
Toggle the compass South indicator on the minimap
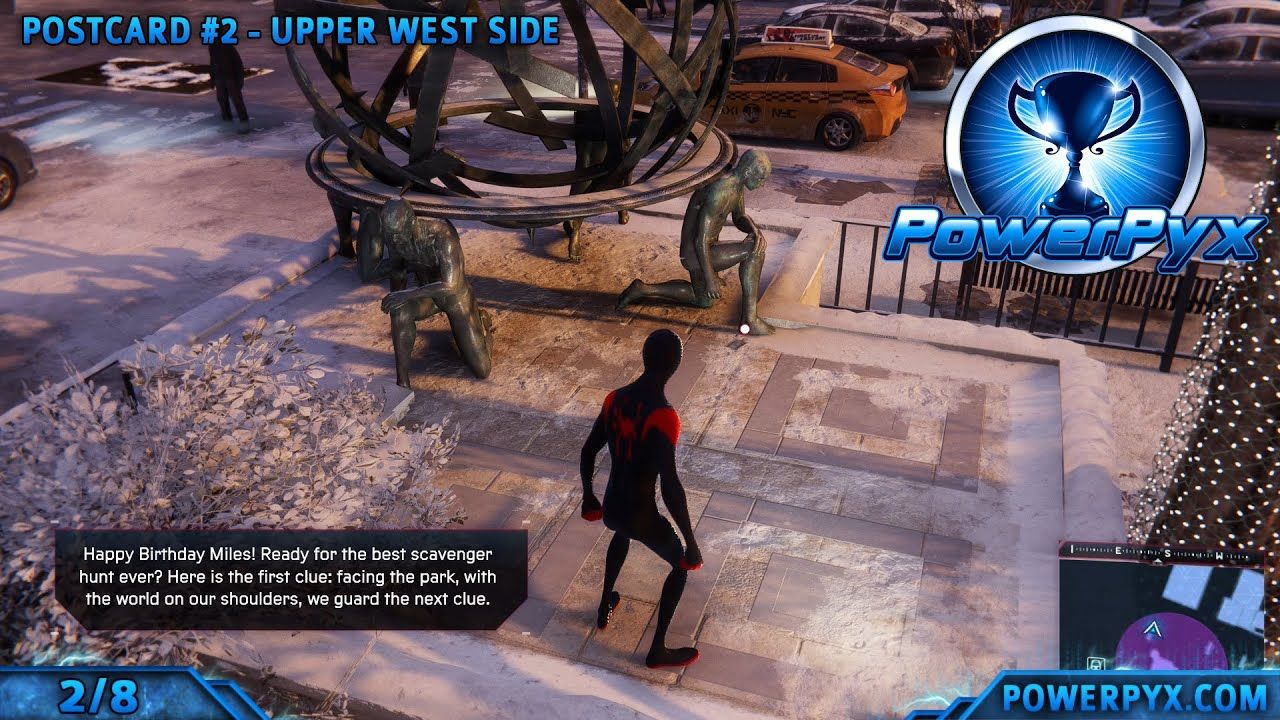click(x=1167, y=553)
